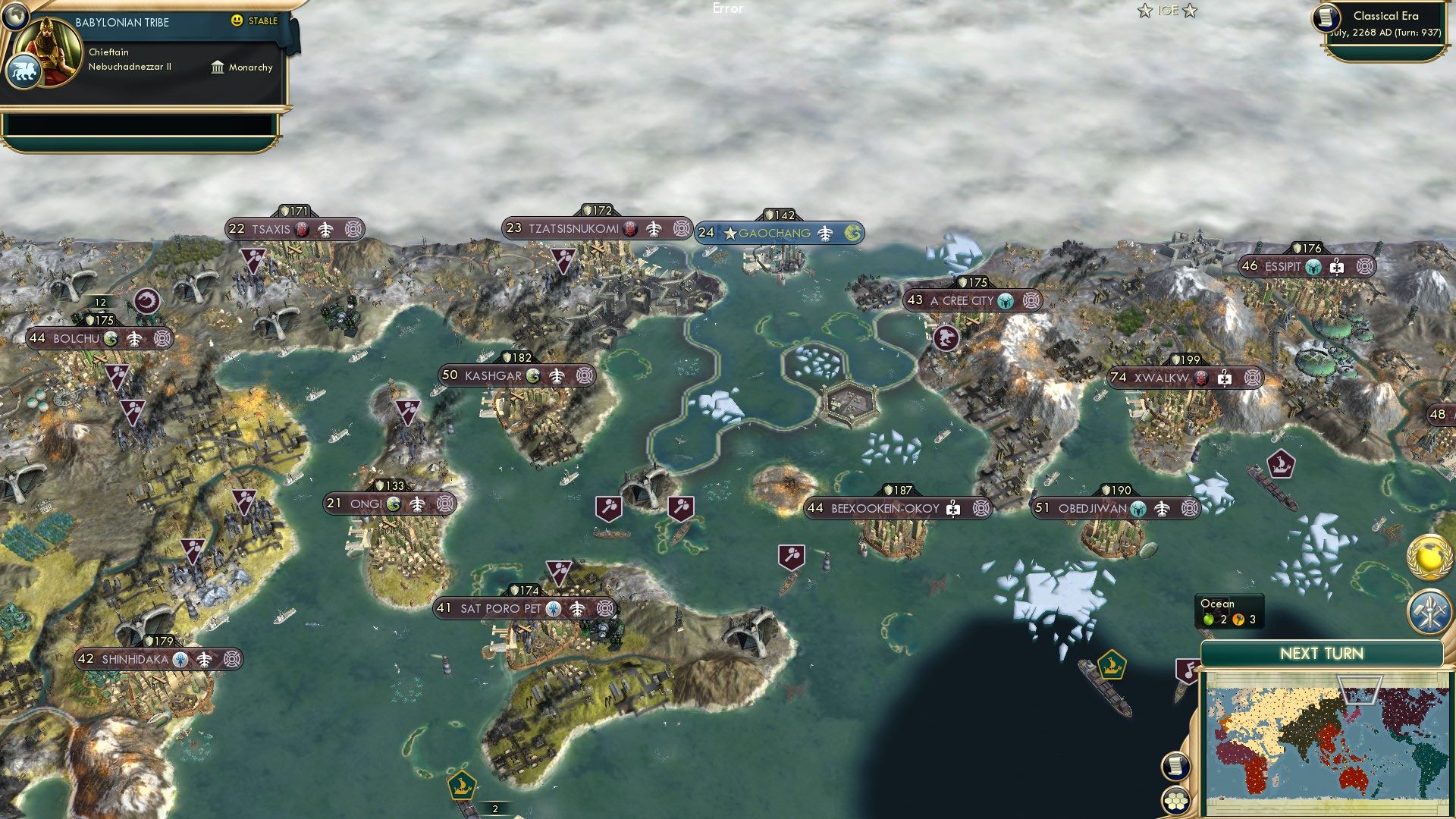This screenshot has height=819, width=1456.
Task: Click the puppet star on Gaochang's banner
Action: click(730, 234)
